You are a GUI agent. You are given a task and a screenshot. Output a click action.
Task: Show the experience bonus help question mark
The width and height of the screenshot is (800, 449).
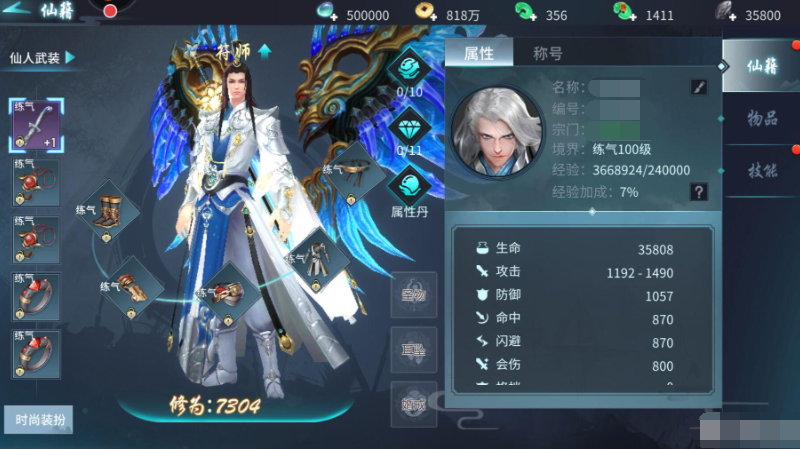699,192
